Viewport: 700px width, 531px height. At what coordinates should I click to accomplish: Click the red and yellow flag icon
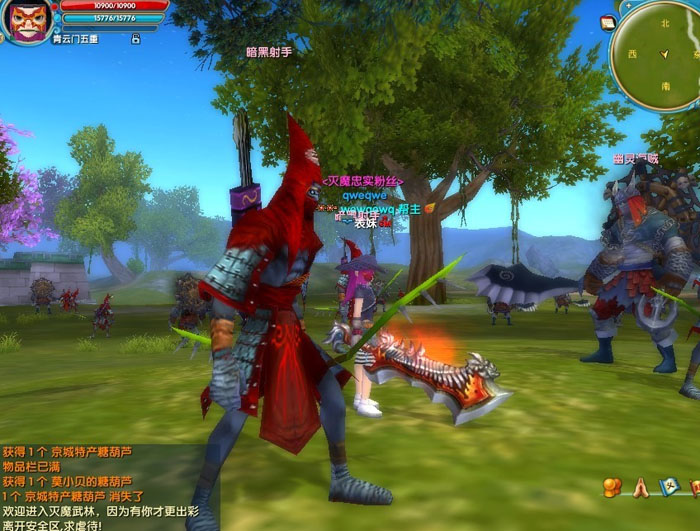[693, 488]
